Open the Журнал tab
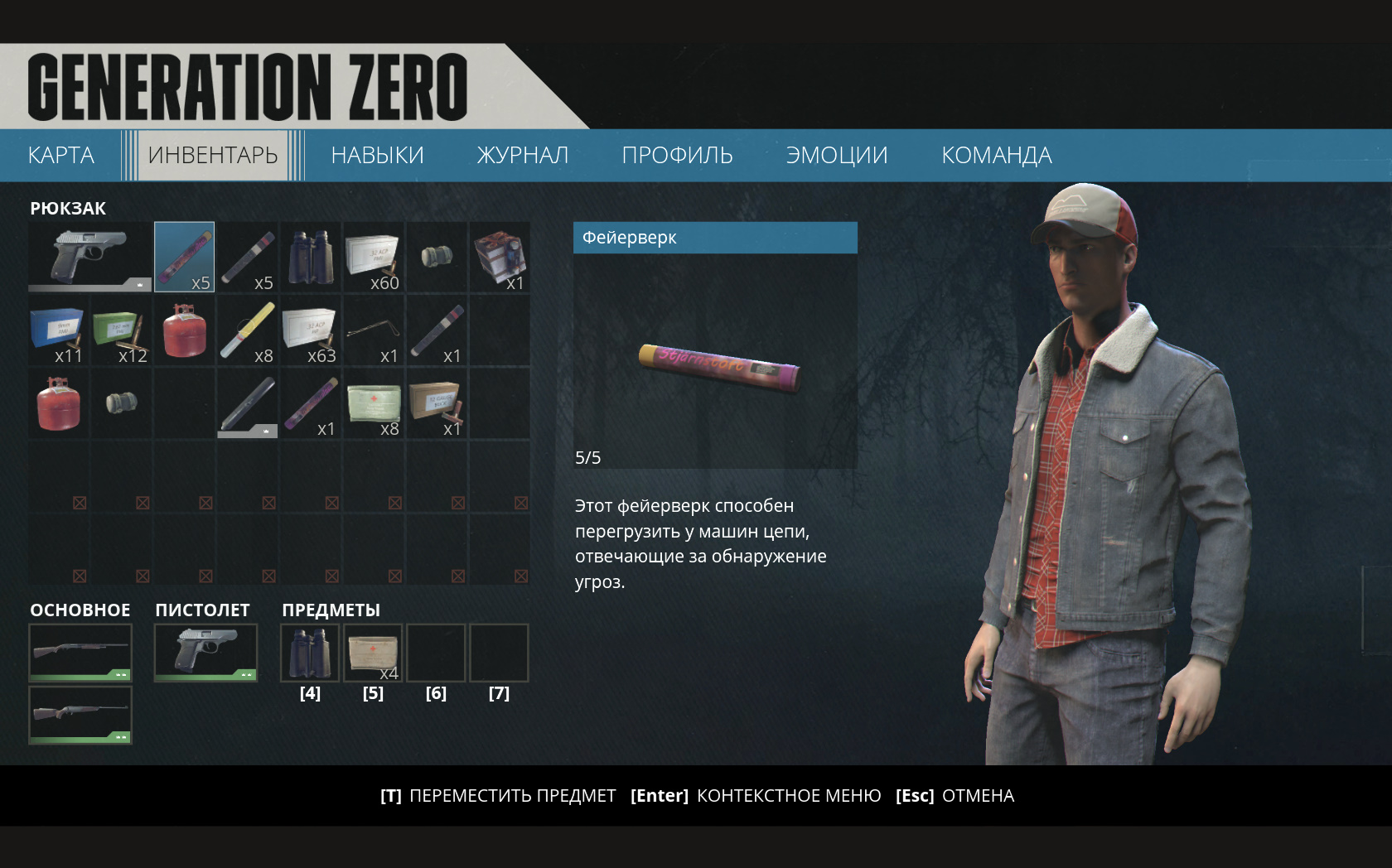This screenshot has height=868, width=1392. click(522, 155)
